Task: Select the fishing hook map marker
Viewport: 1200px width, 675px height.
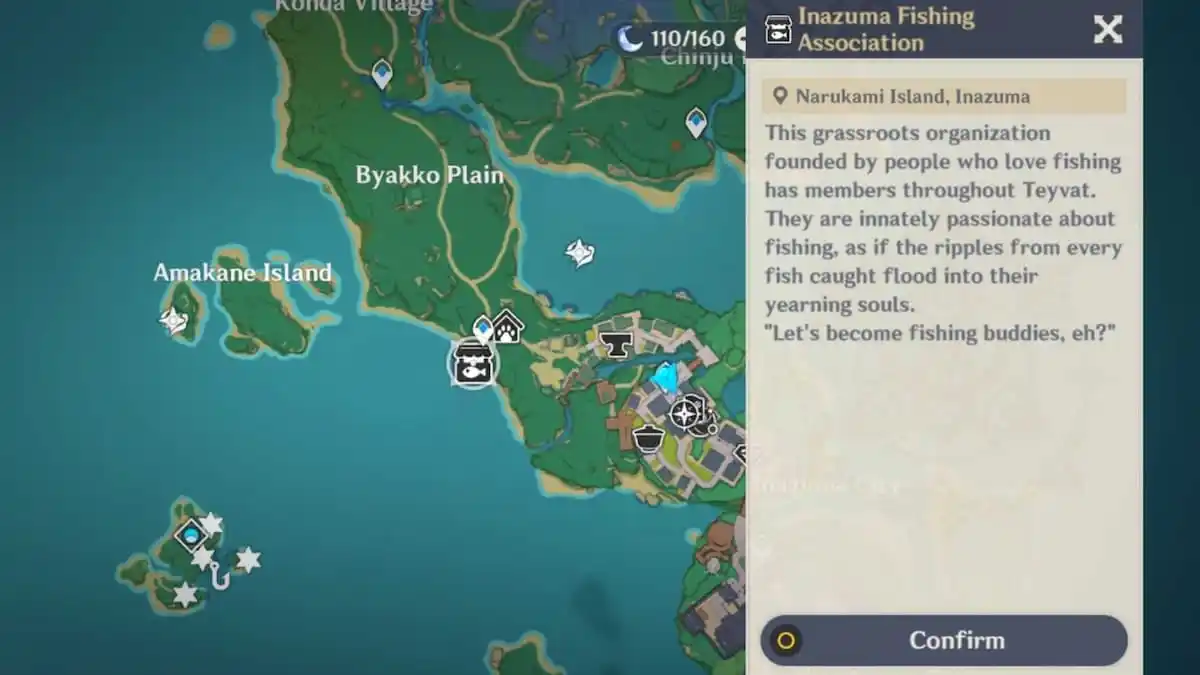Action: click(x=220, y=577)
